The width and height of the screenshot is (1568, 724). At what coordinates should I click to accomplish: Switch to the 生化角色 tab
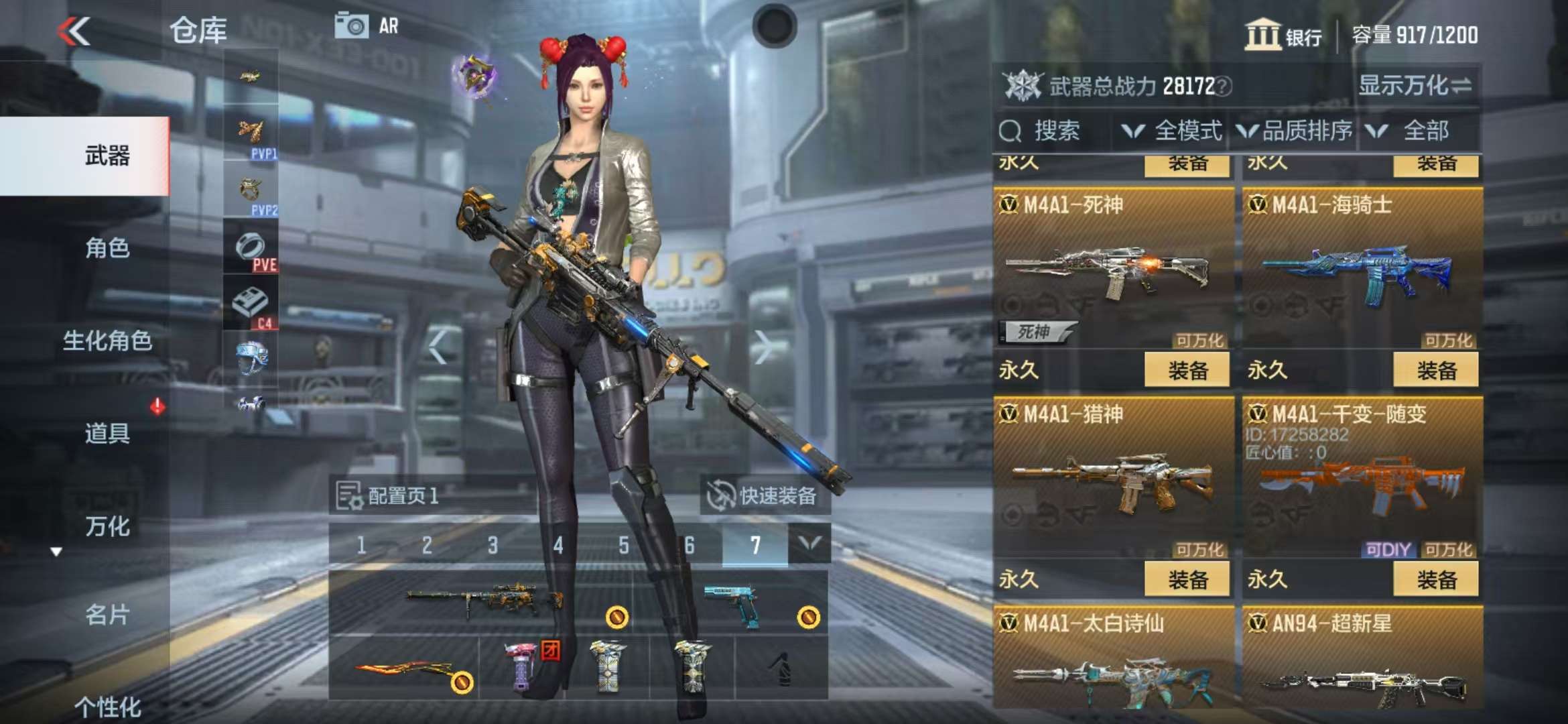[x=107, y=341]
